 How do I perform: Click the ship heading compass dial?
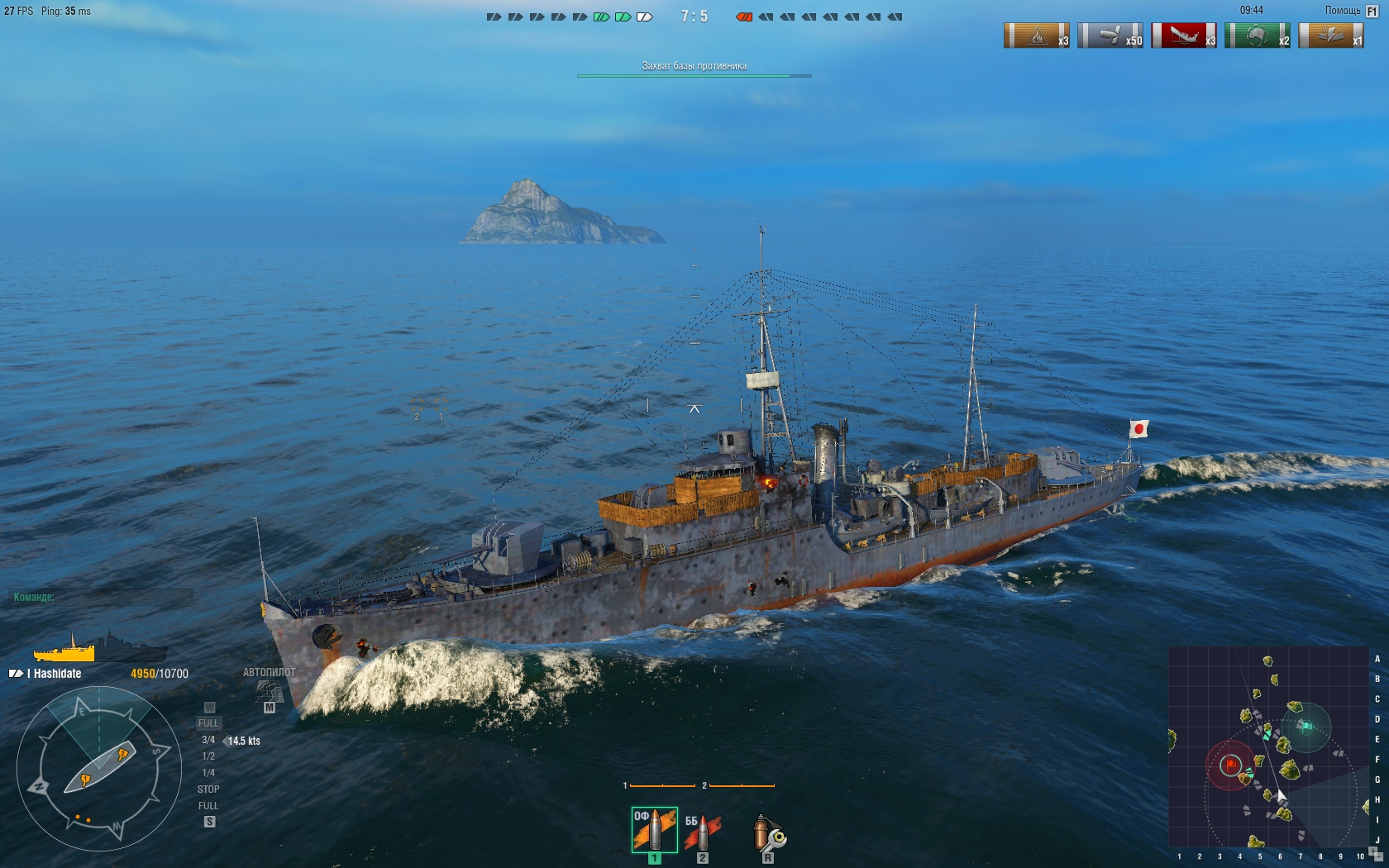tap(98, 769)
